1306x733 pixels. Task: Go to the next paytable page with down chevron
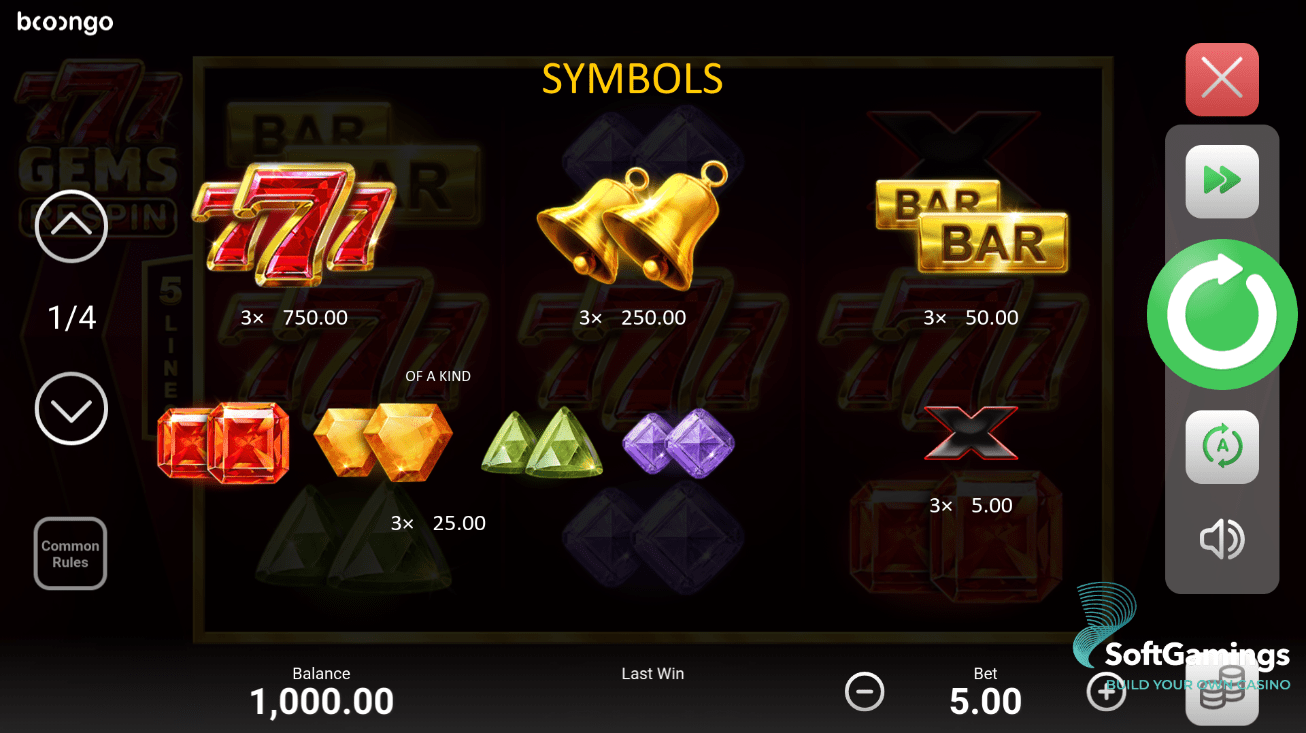pyautogui.click(x=70, y=408)
